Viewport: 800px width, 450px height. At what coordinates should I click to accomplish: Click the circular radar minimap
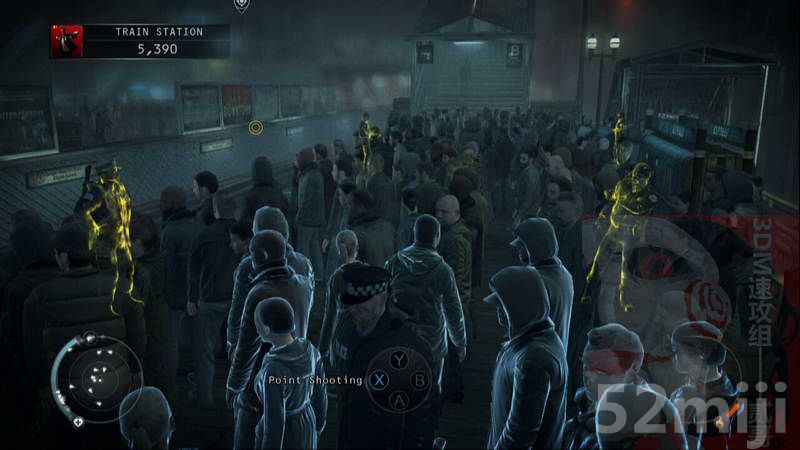96,378
